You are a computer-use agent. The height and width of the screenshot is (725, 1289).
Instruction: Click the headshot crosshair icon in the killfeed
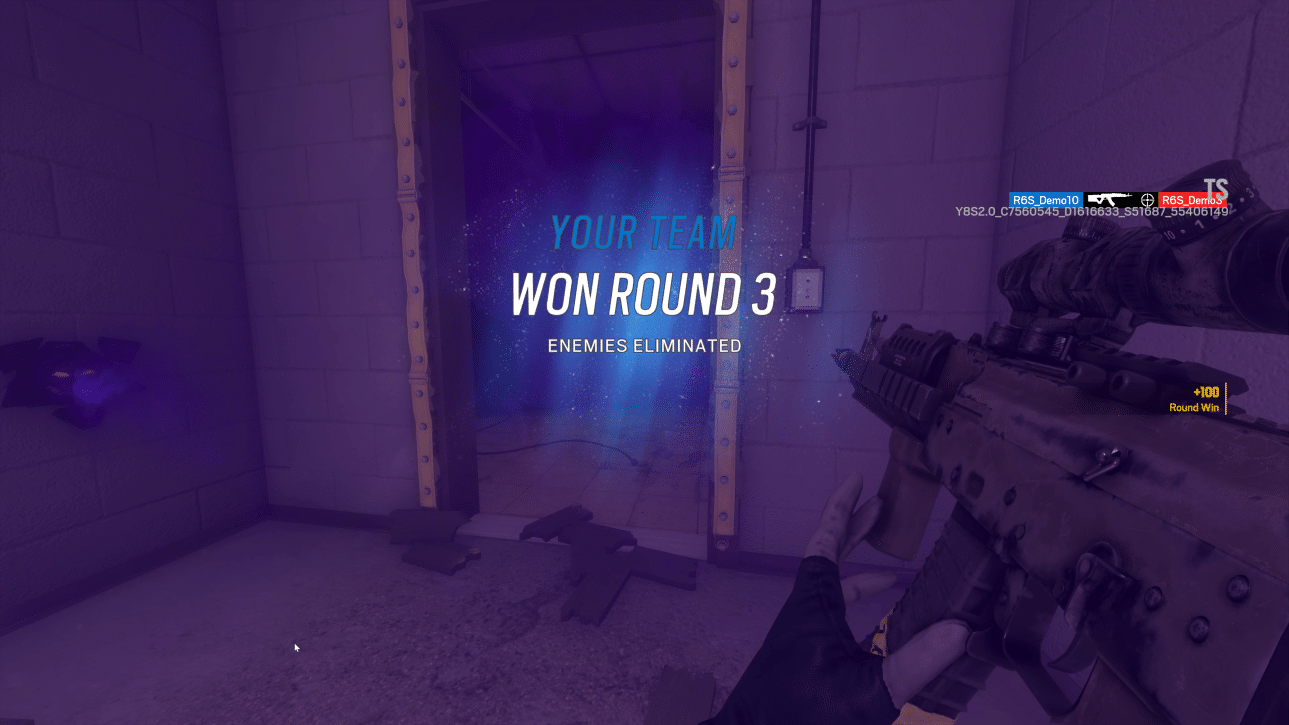click(x=1146, y=200)
